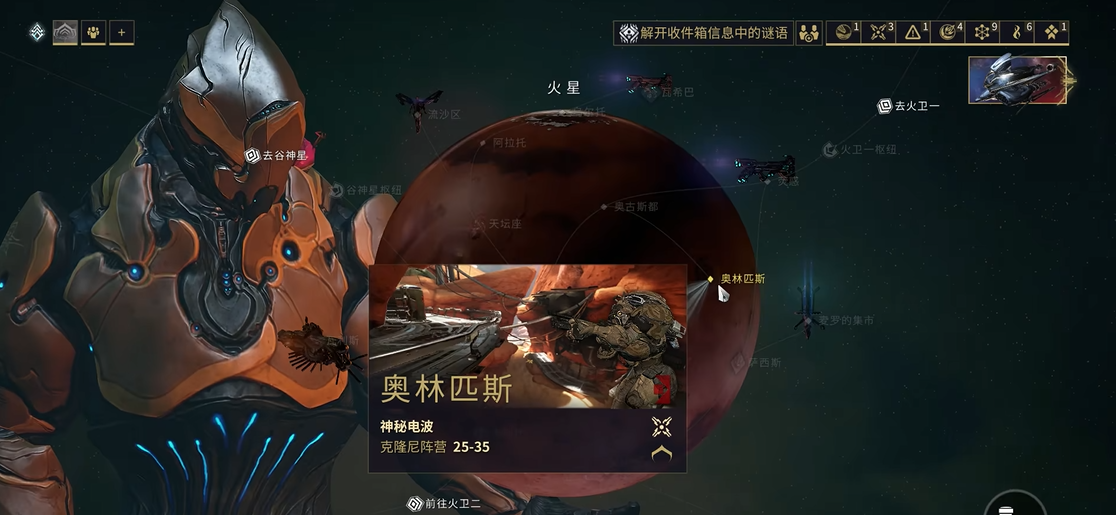Click the glowing diamond emblem icon

pyautogui.click(x=37, y=32)
